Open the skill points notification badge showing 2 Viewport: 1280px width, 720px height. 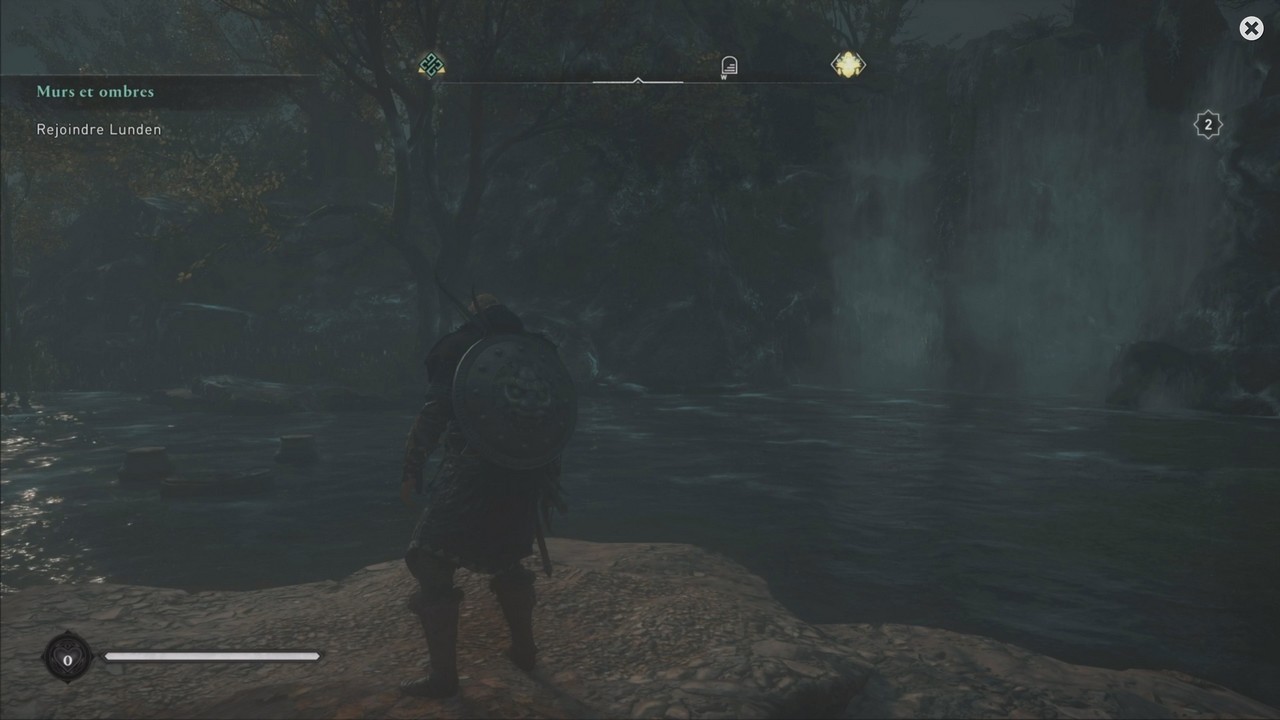(1208, 124)
